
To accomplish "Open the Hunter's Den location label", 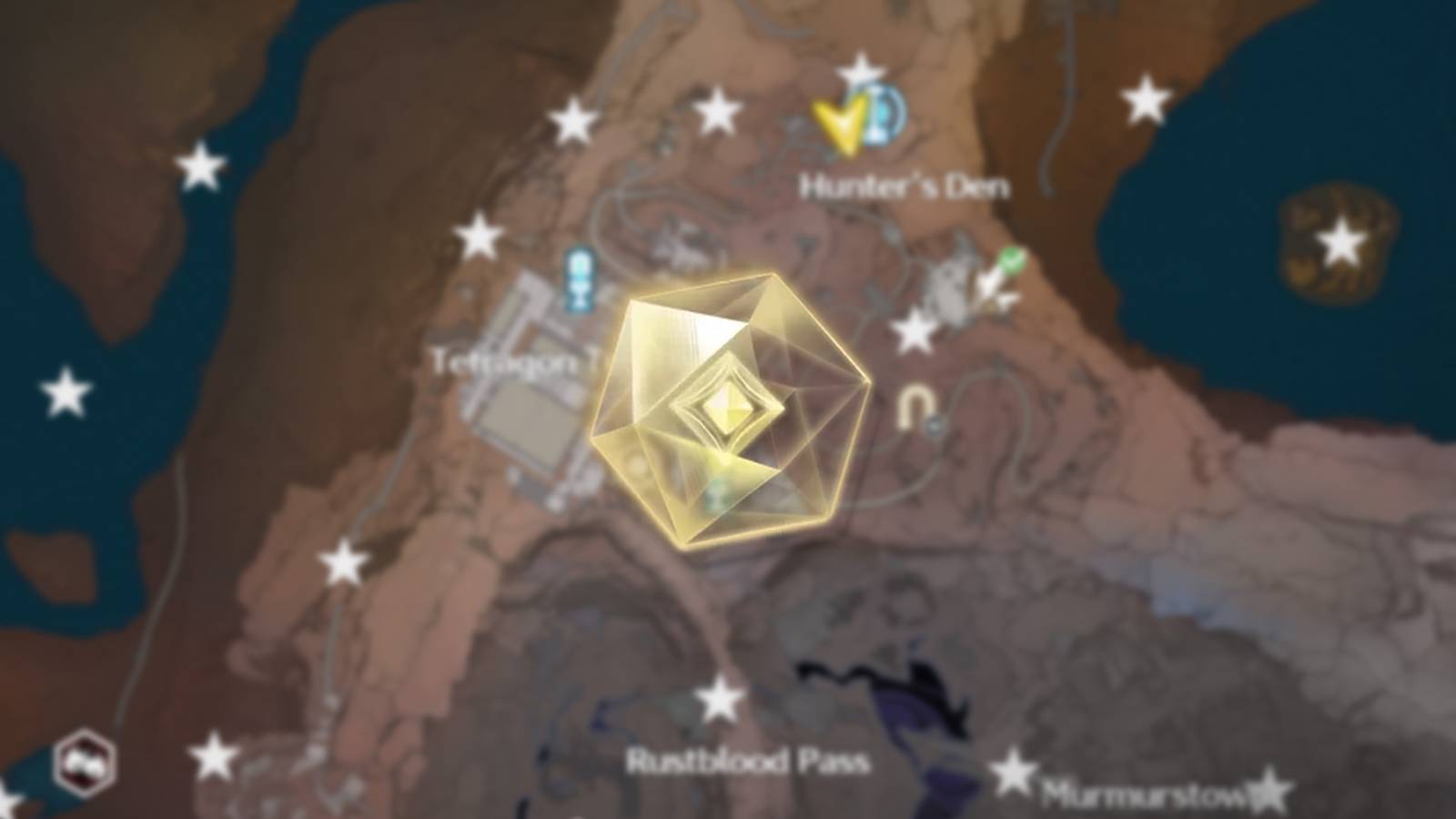I will pos(906,187).
